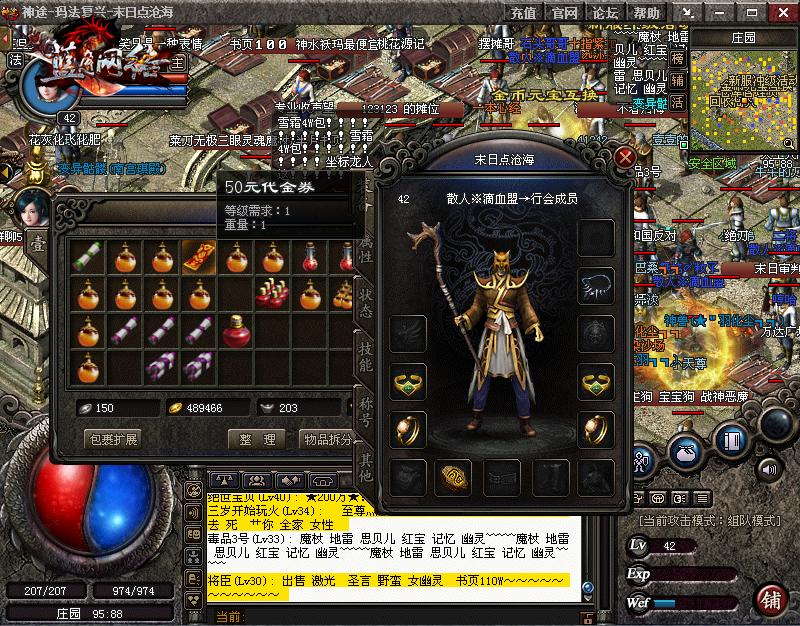This screenshot has height=626, width=800.
Task: Switch to the 状态 status tab
Action: pyautogui.click(x=365, y=303)
